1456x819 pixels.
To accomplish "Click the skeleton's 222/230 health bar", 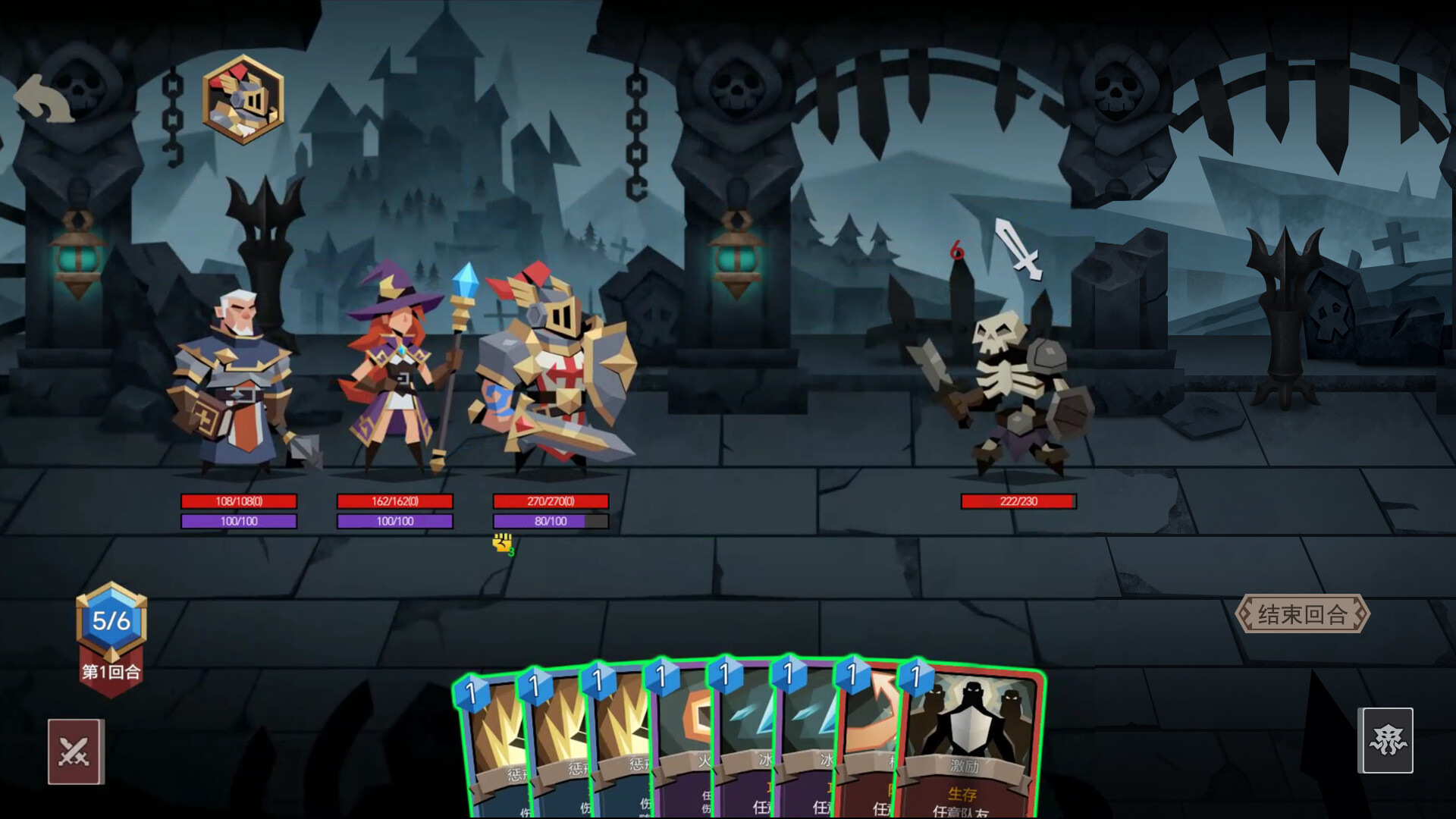I will tap(1017, 501).
